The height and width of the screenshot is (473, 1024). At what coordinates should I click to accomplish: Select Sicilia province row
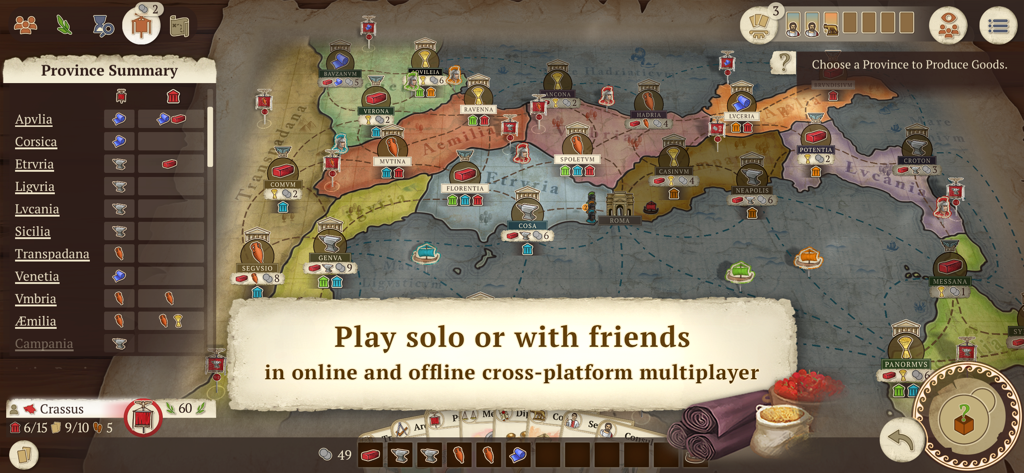click(x=33, y=232)
